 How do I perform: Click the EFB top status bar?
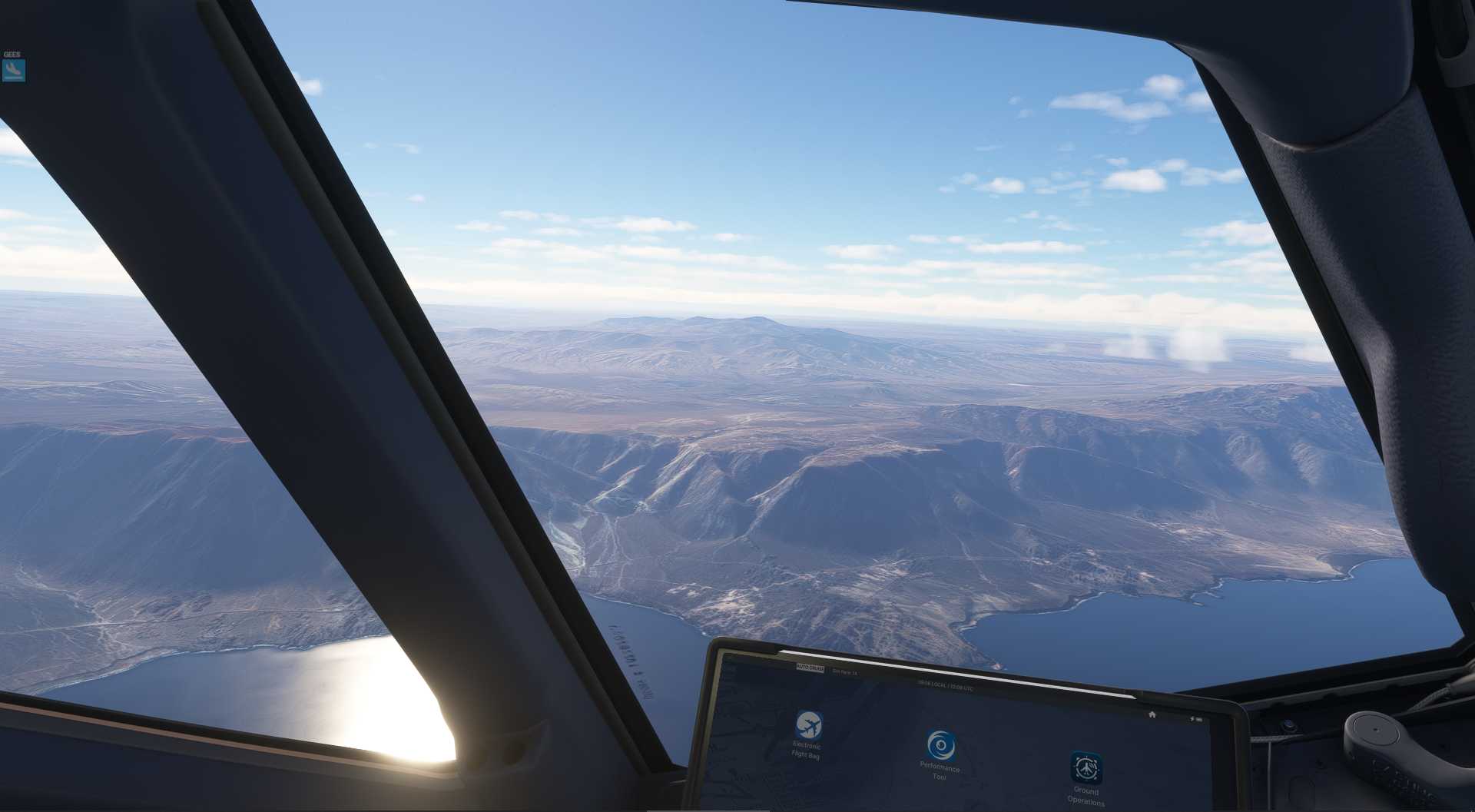[883, 678]
